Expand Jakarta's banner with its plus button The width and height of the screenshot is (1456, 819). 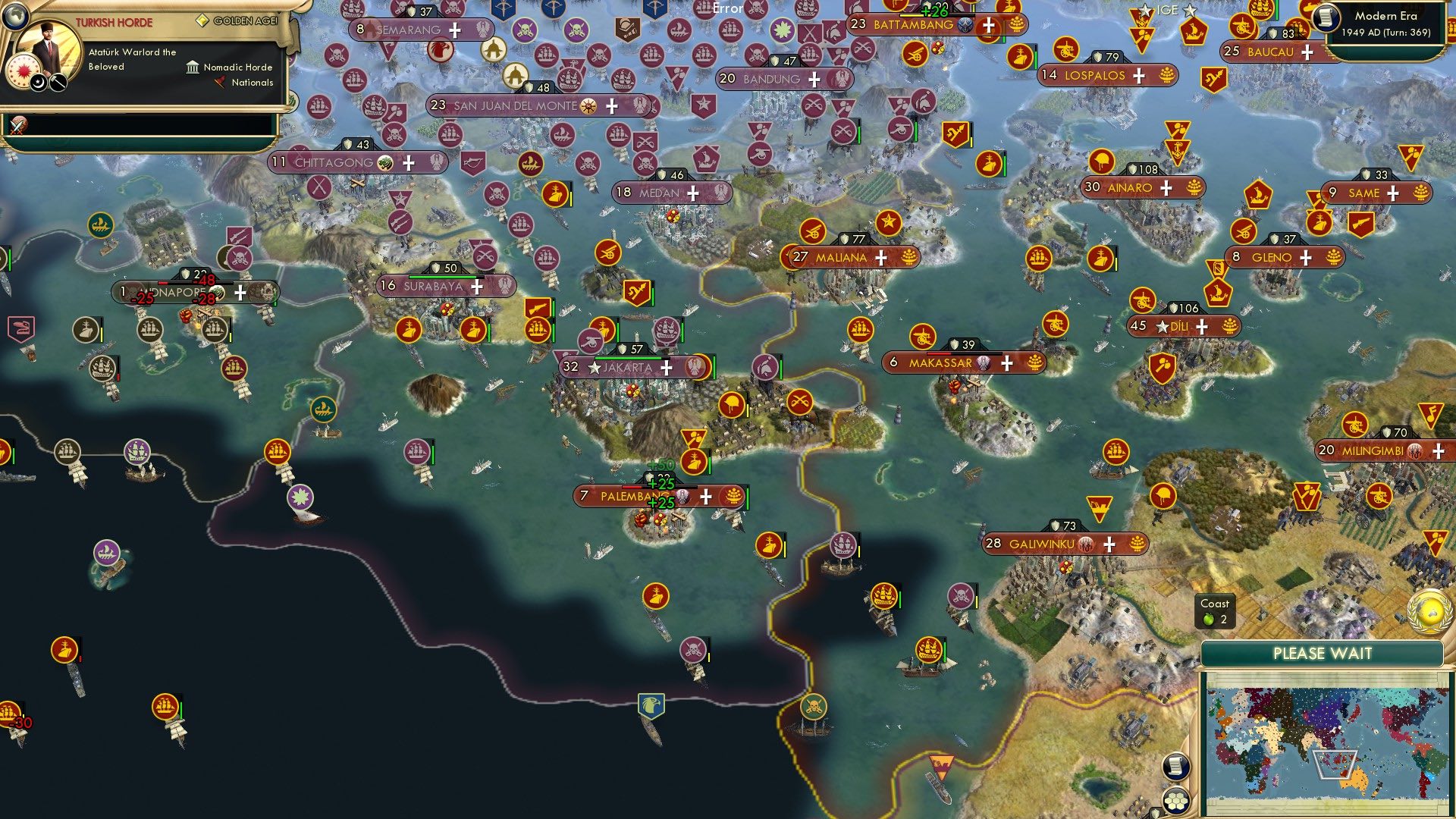665,368
